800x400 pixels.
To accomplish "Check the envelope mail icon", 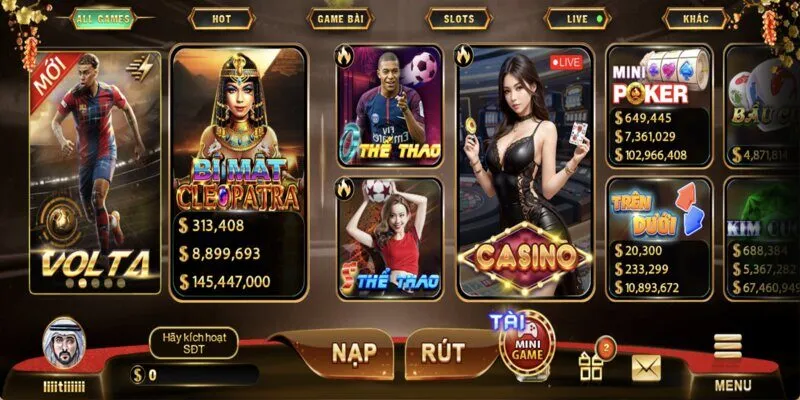I will tap(647, 367).
